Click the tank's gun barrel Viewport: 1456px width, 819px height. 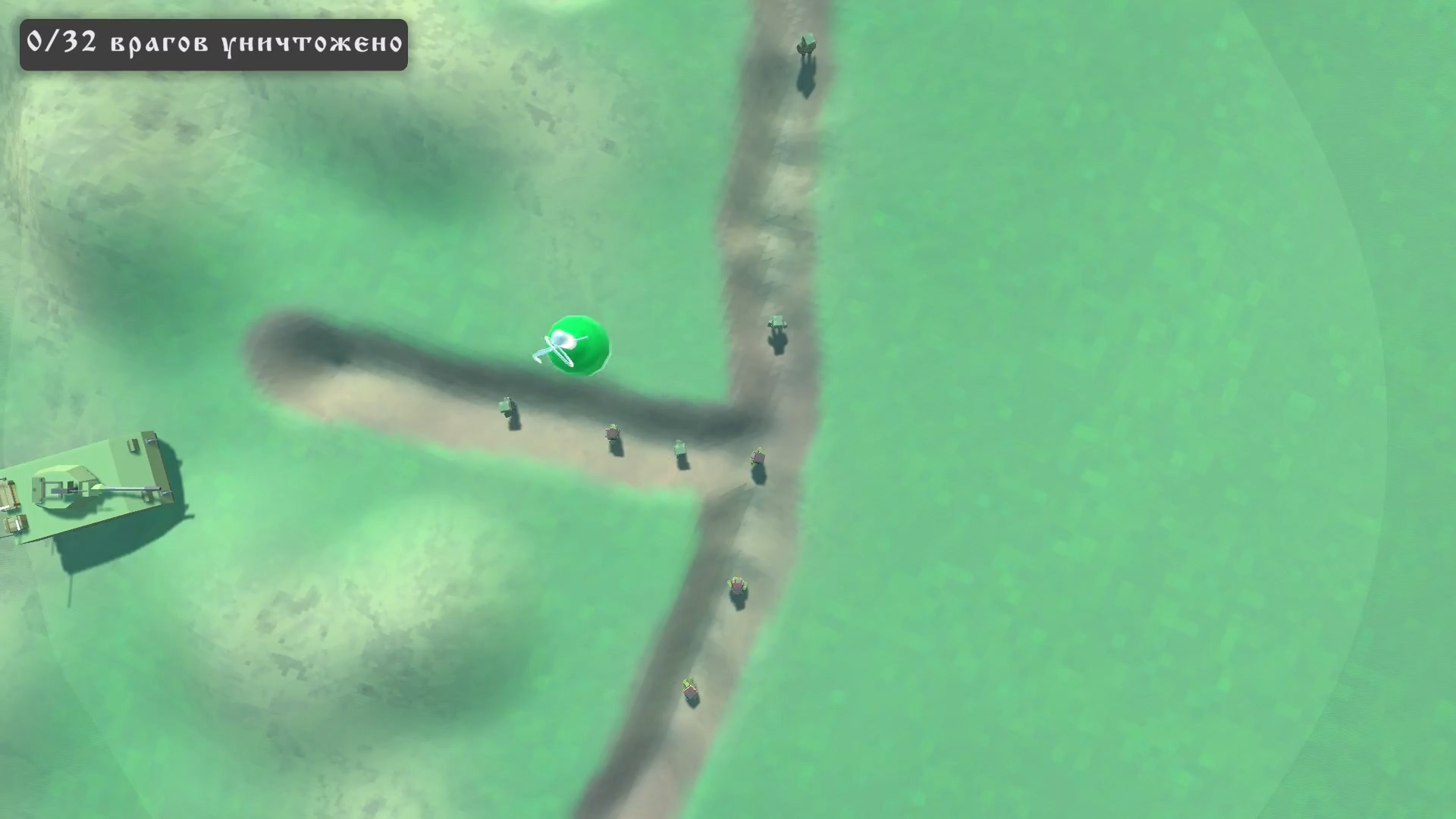[127, 488]
